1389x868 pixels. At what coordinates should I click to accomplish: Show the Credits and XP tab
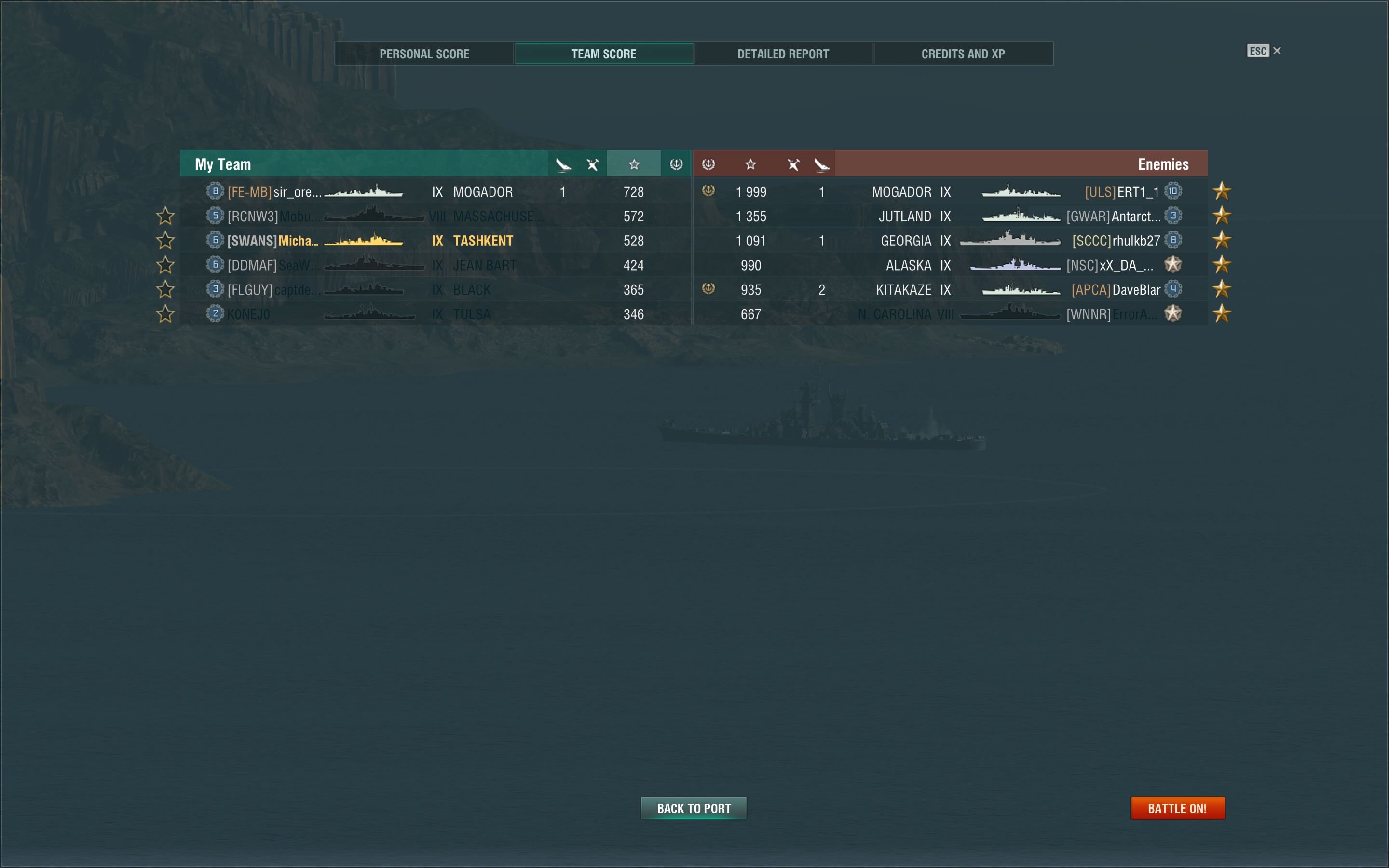coord(963,54)
